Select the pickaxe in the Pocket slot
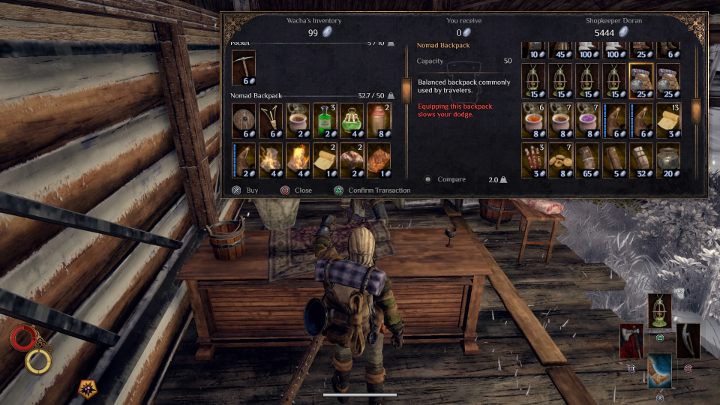The image size is (720, 405). (243, 68)
